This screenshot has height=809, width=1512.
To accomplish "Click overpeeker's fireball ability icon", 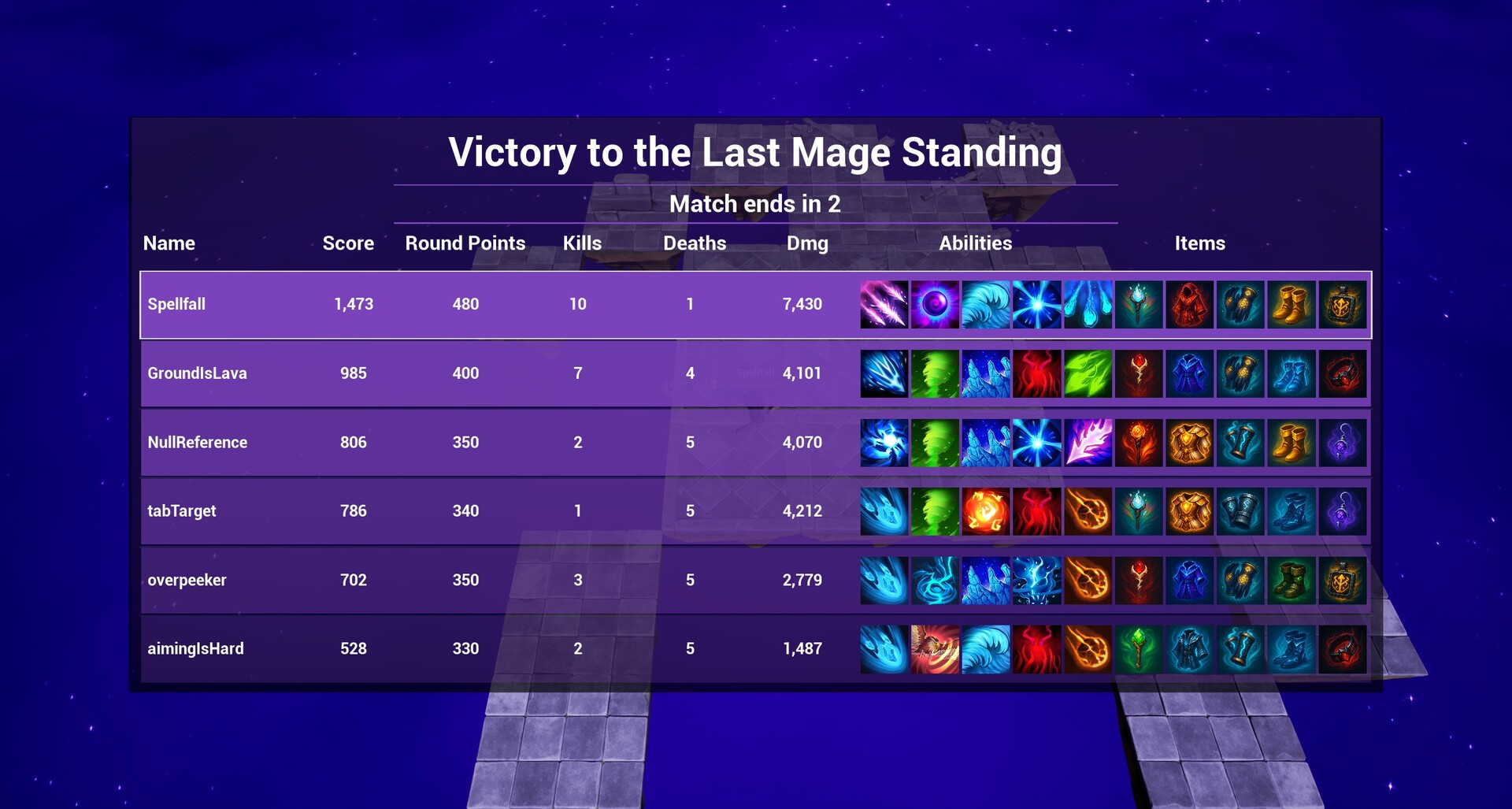I will tap(1088, 580).
